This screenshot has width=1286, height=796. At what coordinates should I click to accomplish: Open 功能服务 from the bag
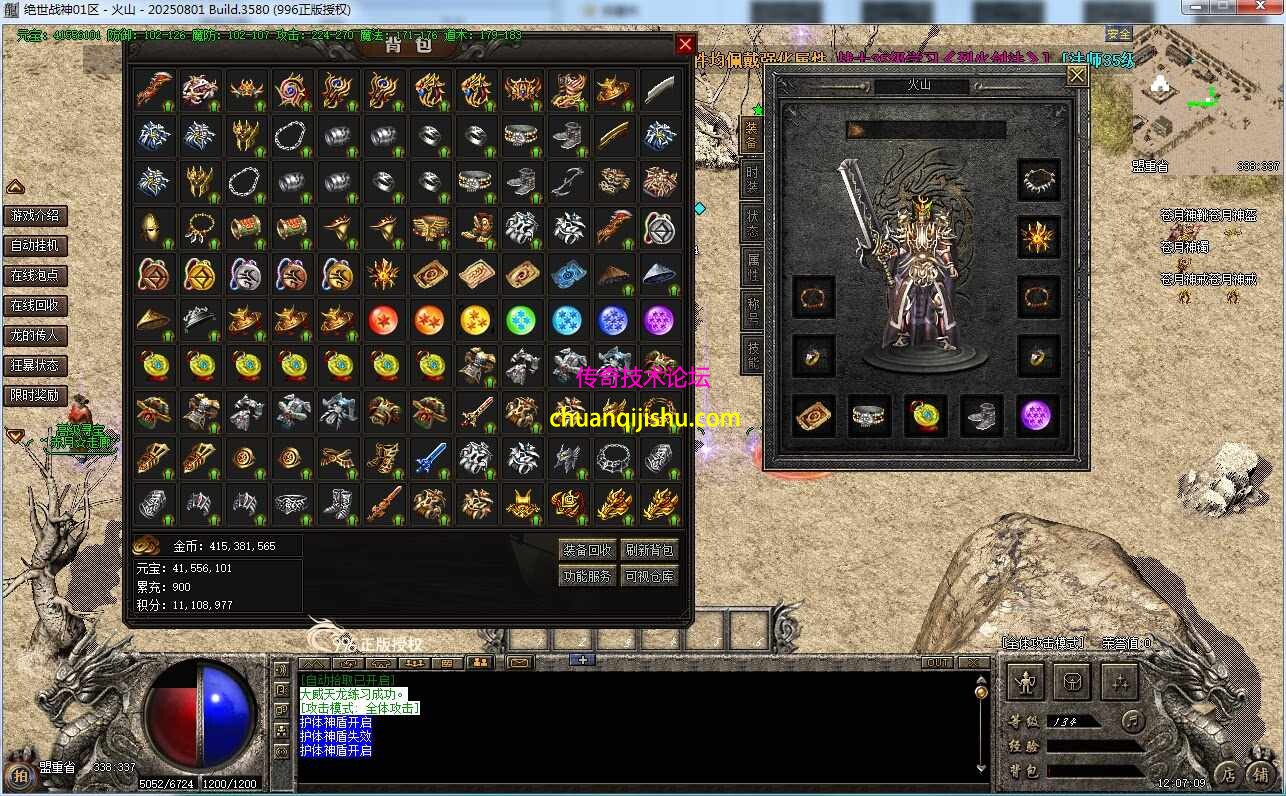click(587, 576)
